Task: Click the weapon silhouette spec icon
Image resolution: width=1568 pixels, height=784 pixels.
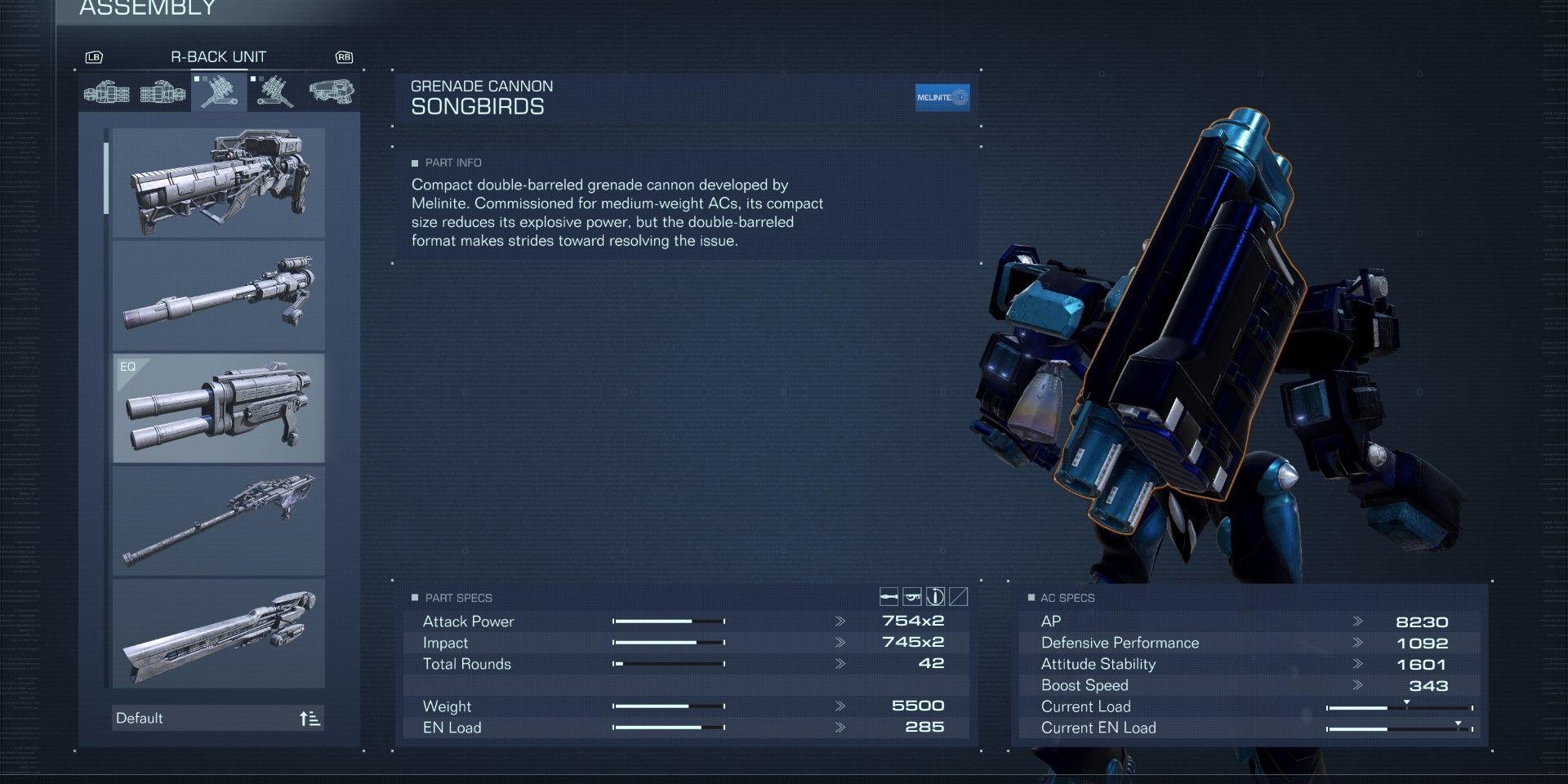Action: tap(911, 598)
